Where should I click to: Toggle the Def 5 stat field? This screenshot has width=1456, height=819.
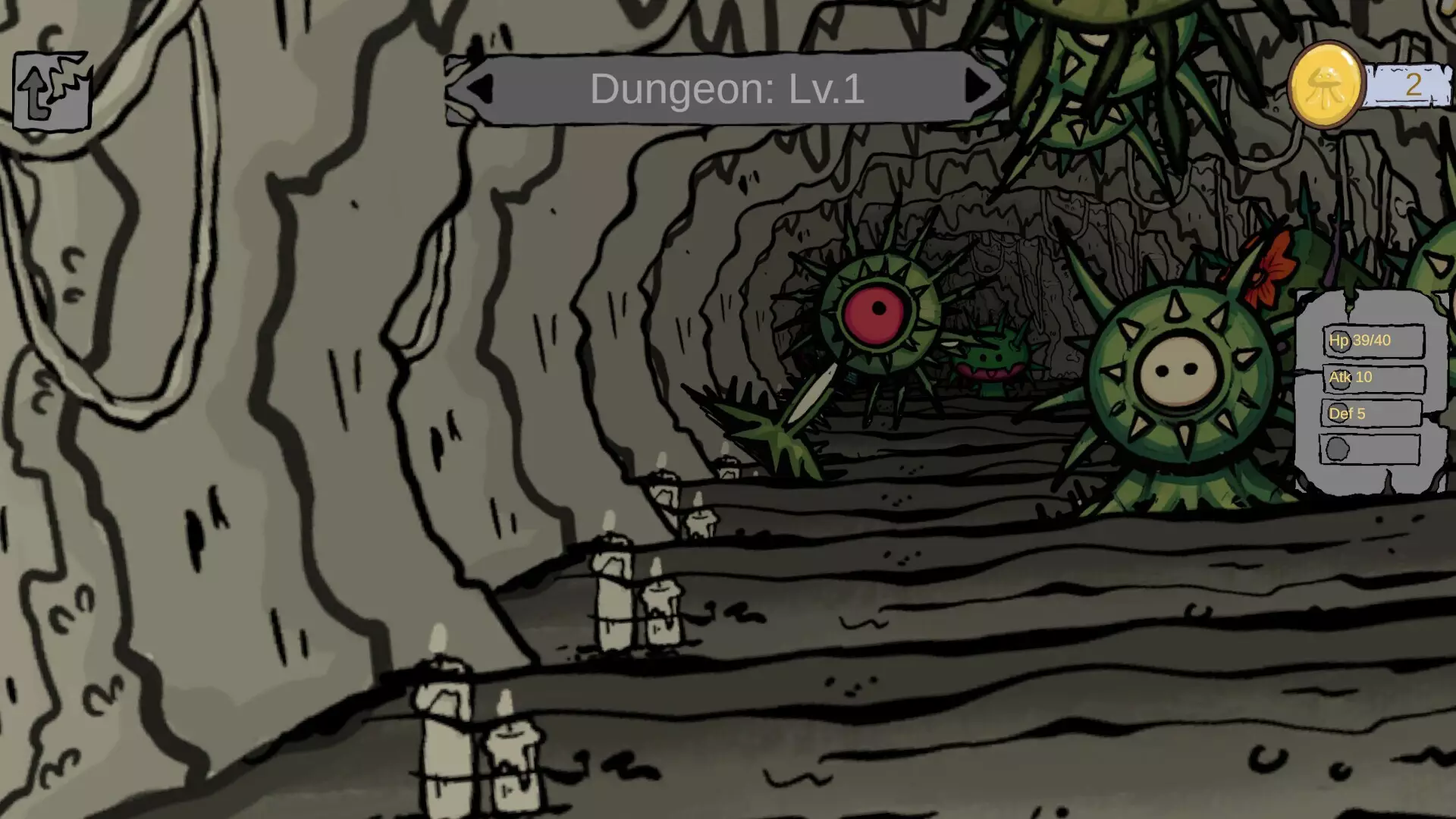click(x=1374, y=414)
